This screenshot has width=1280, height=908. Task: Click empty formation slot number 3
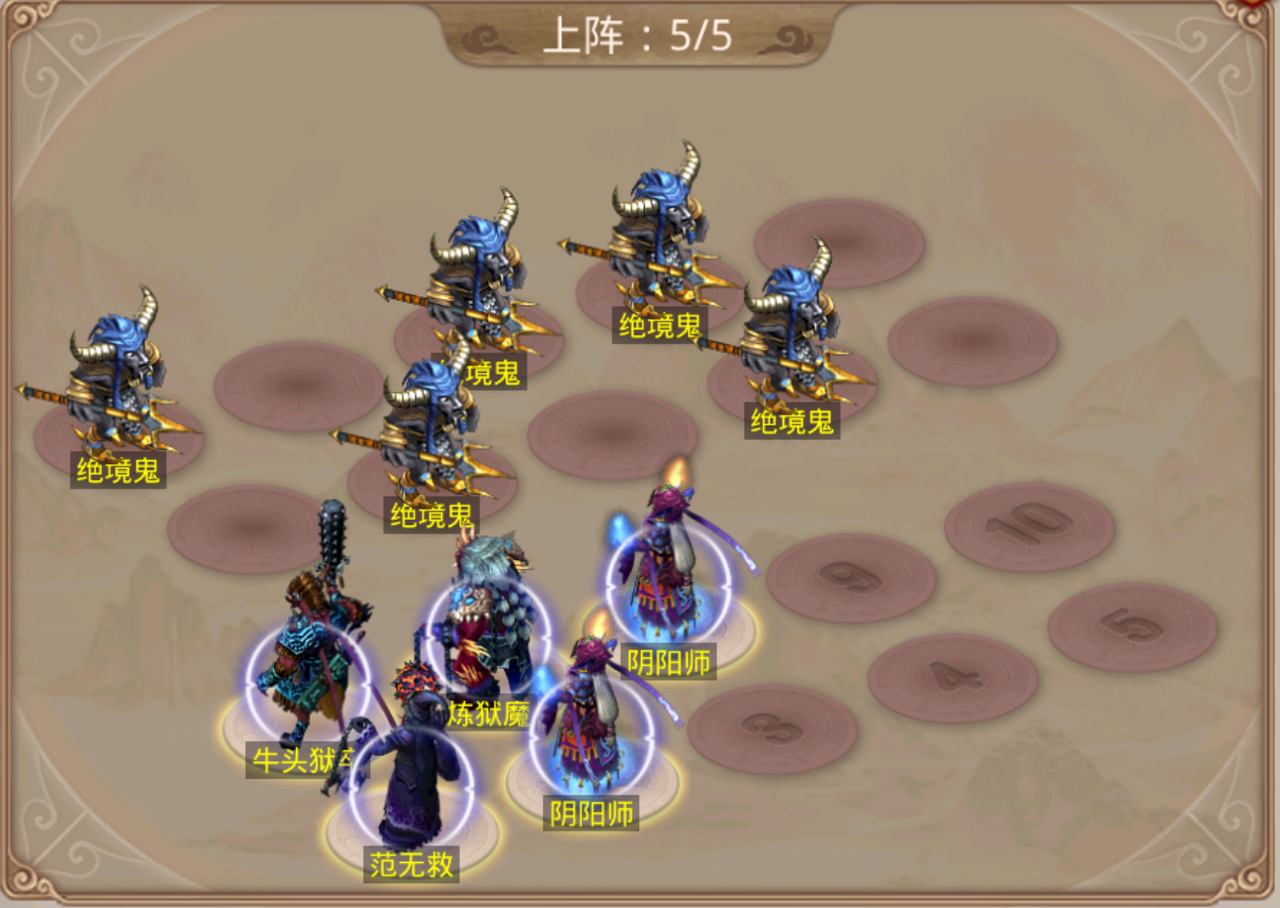tap(772, 729)
